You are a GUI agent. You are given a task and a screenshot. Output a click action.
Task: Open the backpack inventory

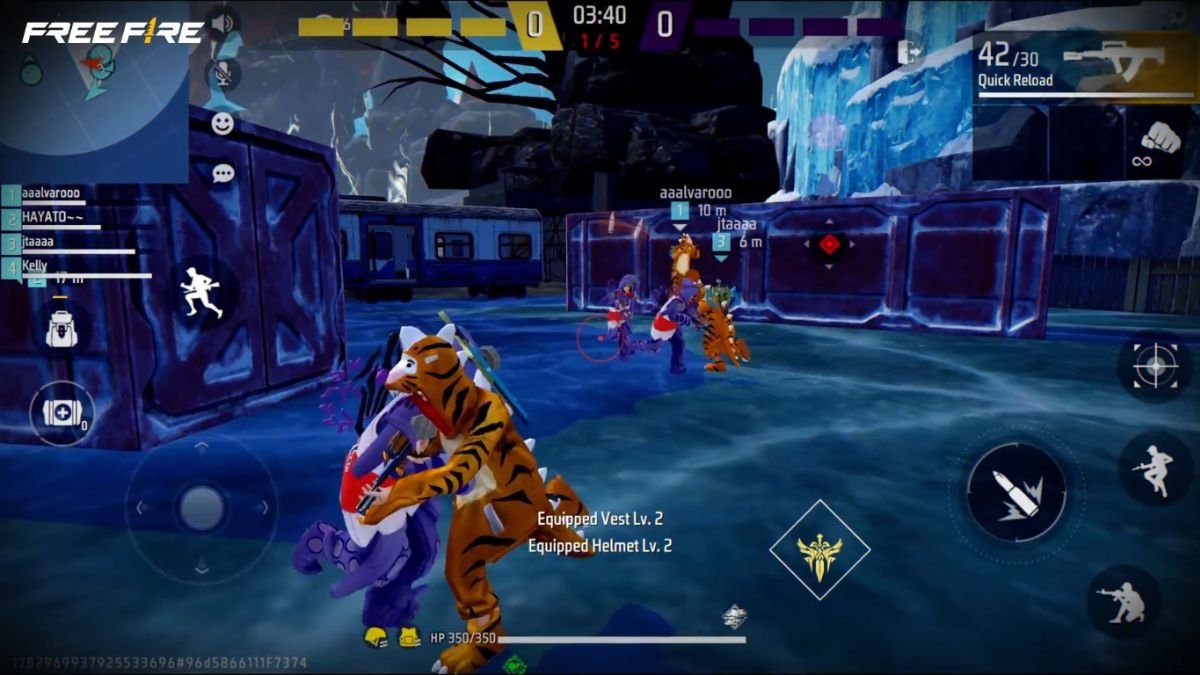tap(61, 327)
